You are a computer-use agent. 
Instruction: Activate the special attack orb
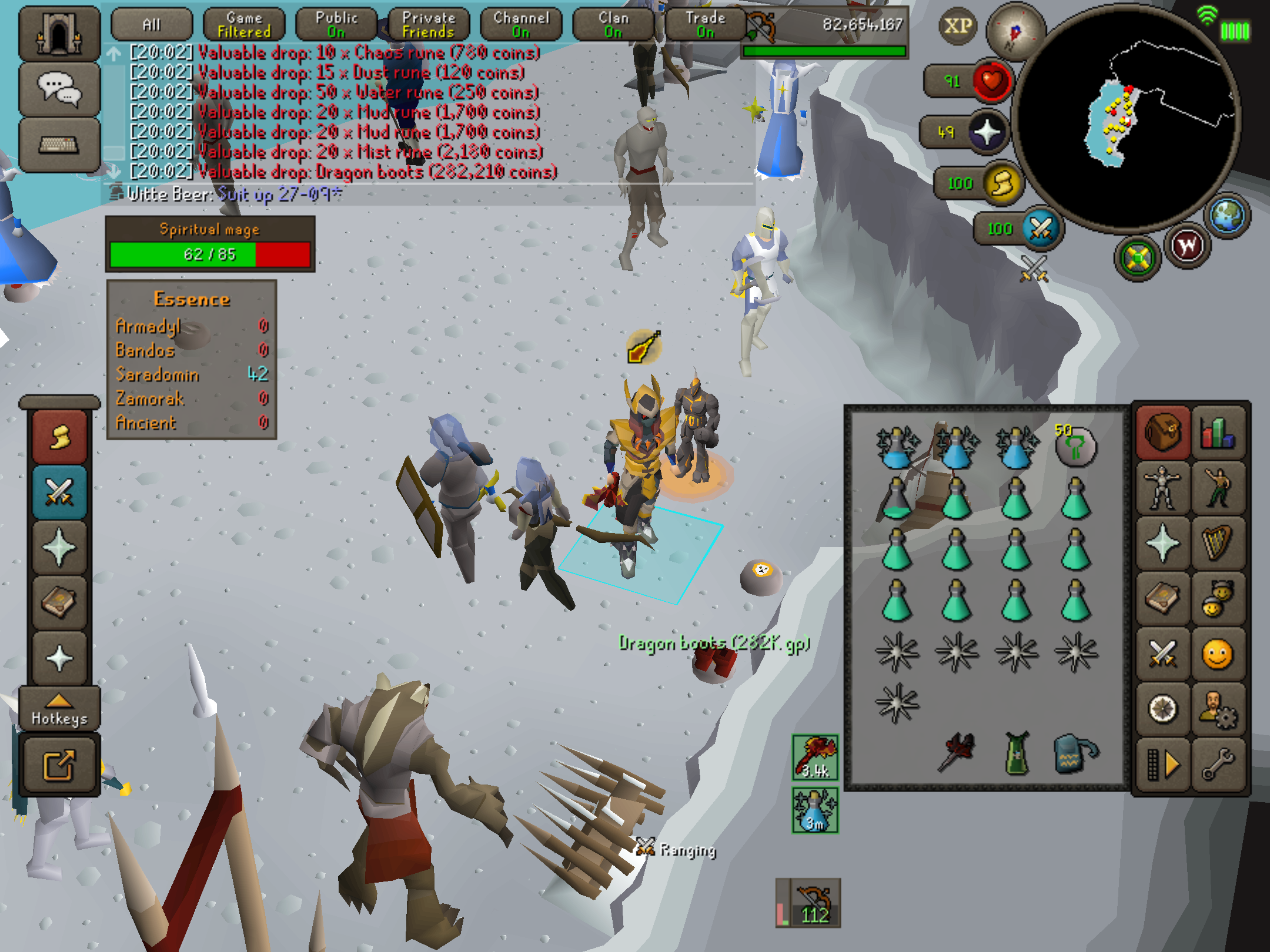(1041, 229)
